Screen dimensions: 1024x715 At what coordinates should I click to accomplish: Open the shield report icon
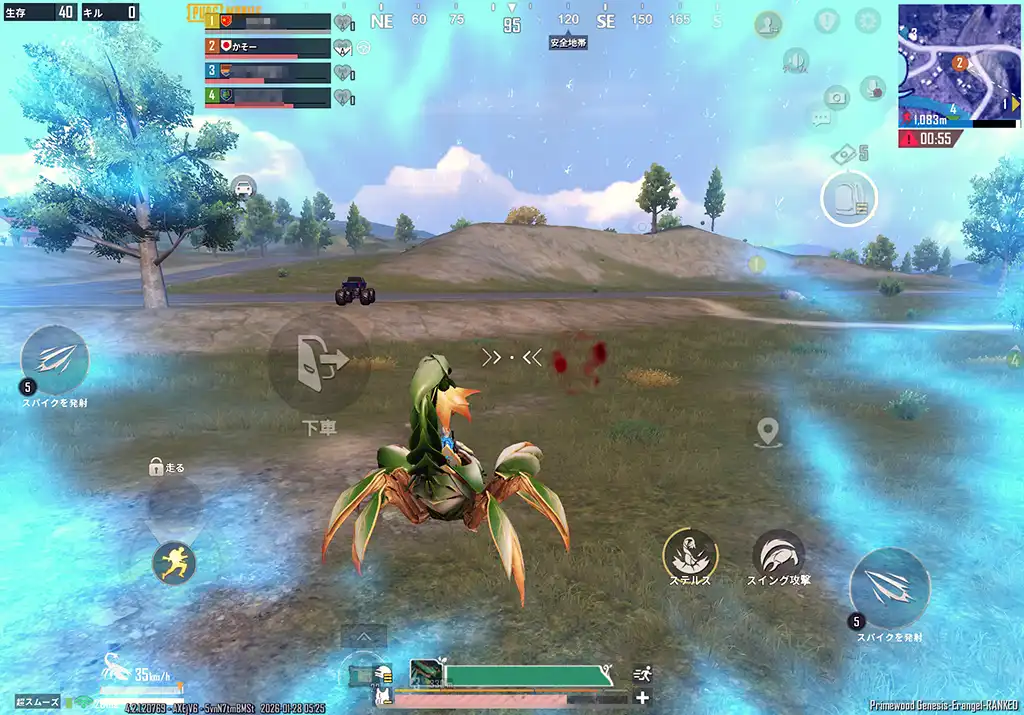point(826,20)
